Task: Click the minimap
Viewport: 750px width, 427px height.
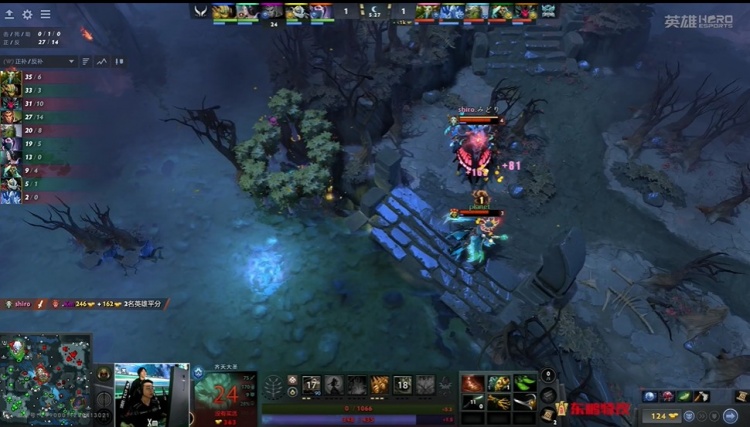Action: 47,381
